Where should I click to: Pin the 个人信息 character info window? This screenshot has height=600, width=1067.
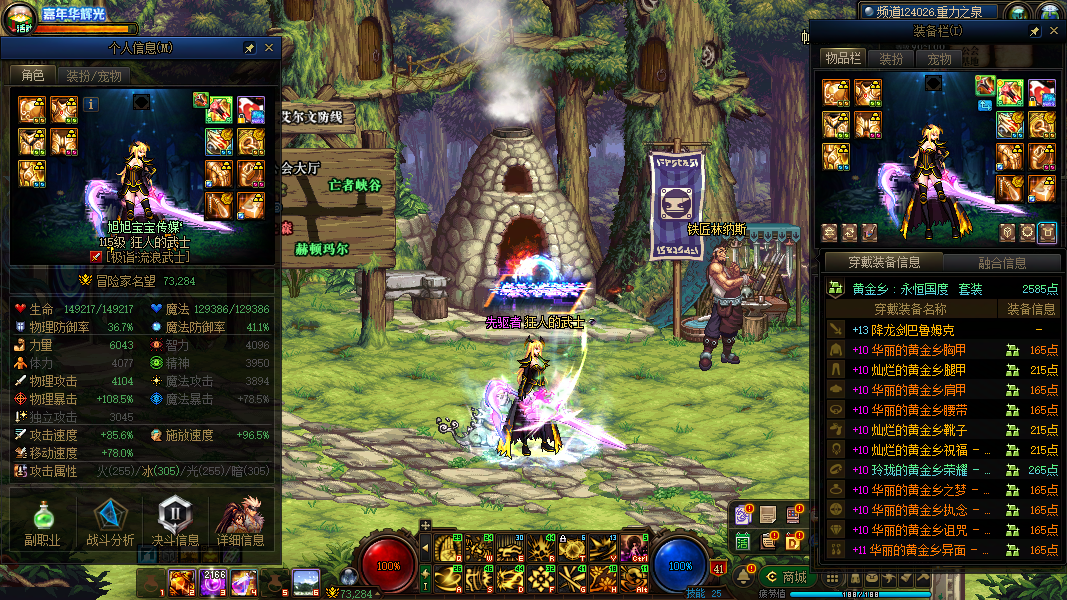coord(250,48)
